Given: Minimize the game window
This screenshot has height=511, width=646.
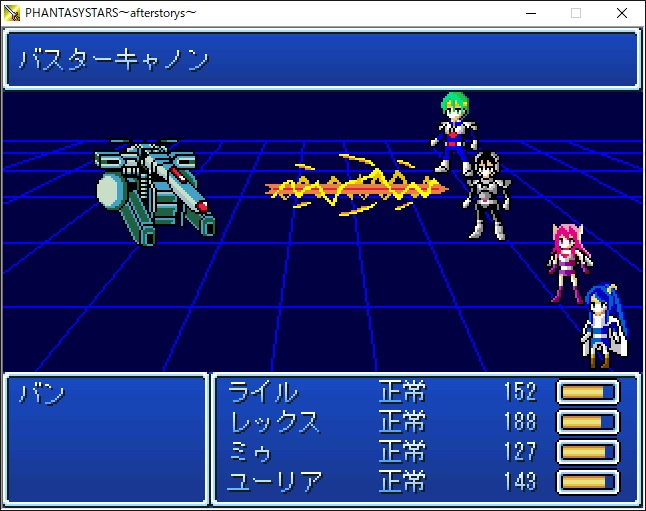Looking at the screenshot, I should pos(529,13).
